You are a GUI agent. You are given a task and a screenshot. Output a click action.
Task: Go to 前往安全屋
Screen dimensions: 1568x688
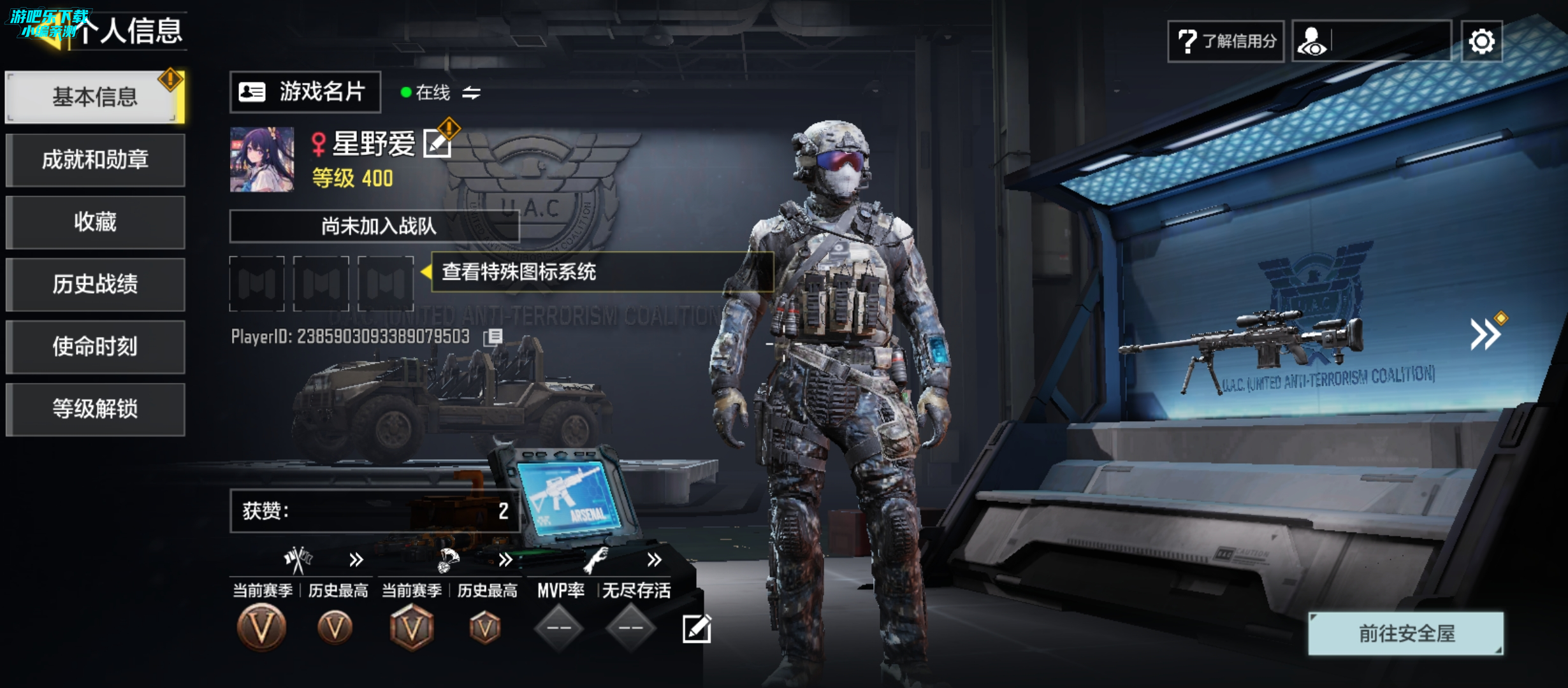click(x=1406, y=633)
